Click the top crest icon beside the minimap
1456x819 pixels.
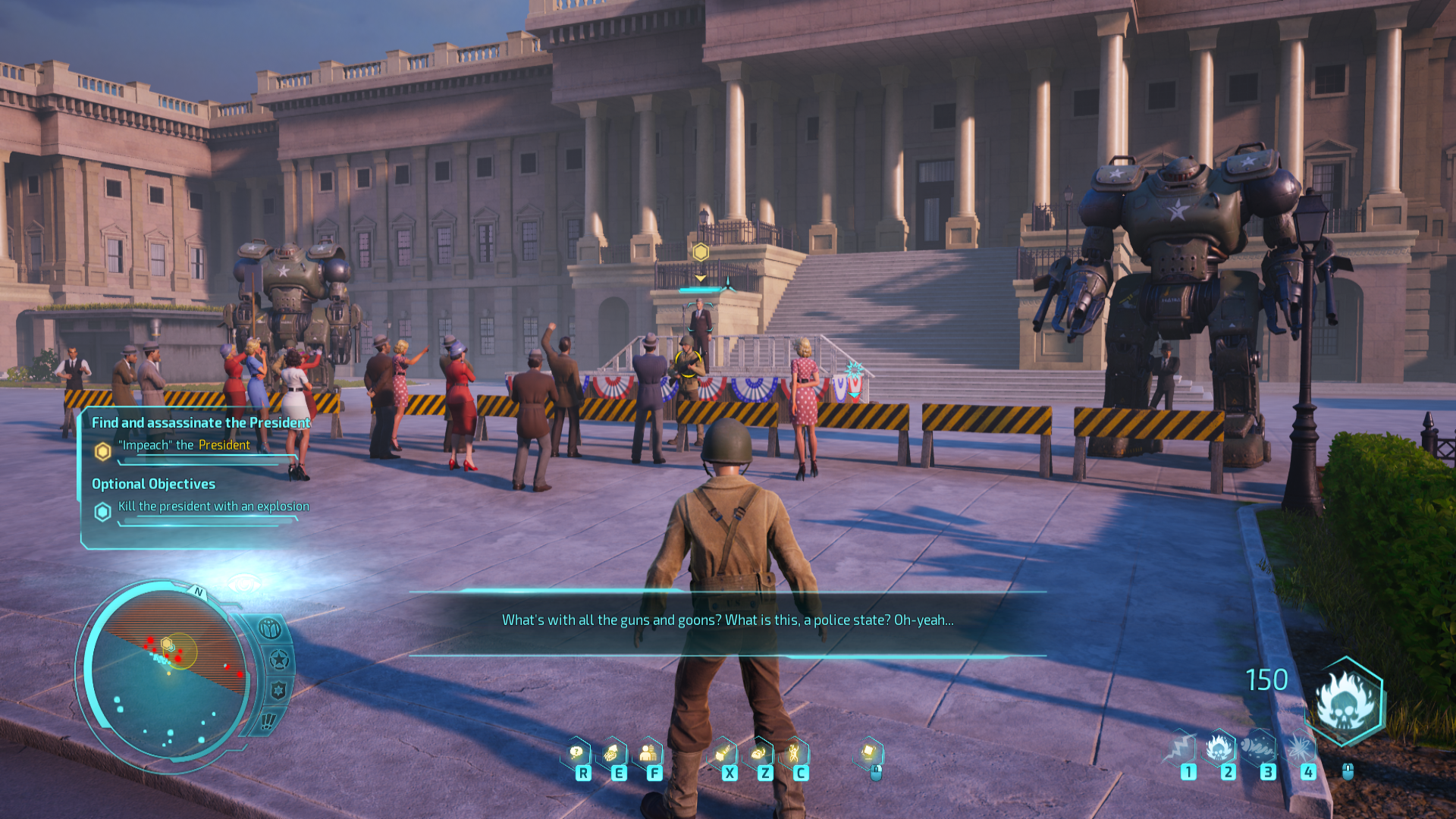click(270, 629)
